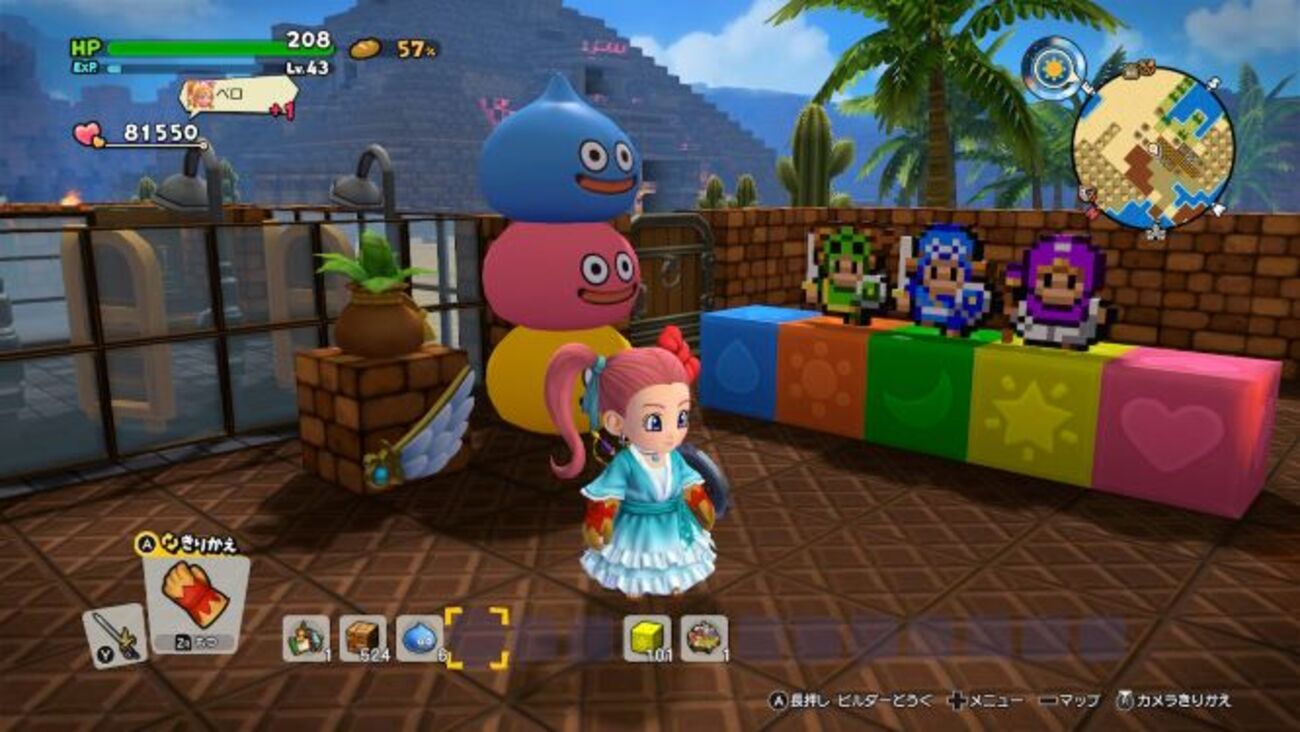Click the highlighted empty hotbar slot

477,637
